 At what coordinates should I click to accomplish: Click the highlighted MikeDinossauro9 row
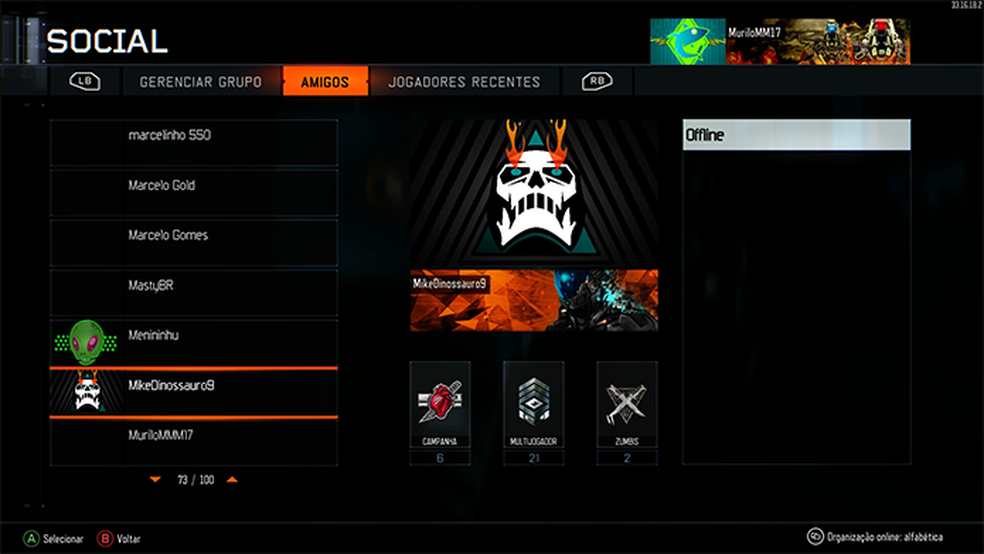194,392
